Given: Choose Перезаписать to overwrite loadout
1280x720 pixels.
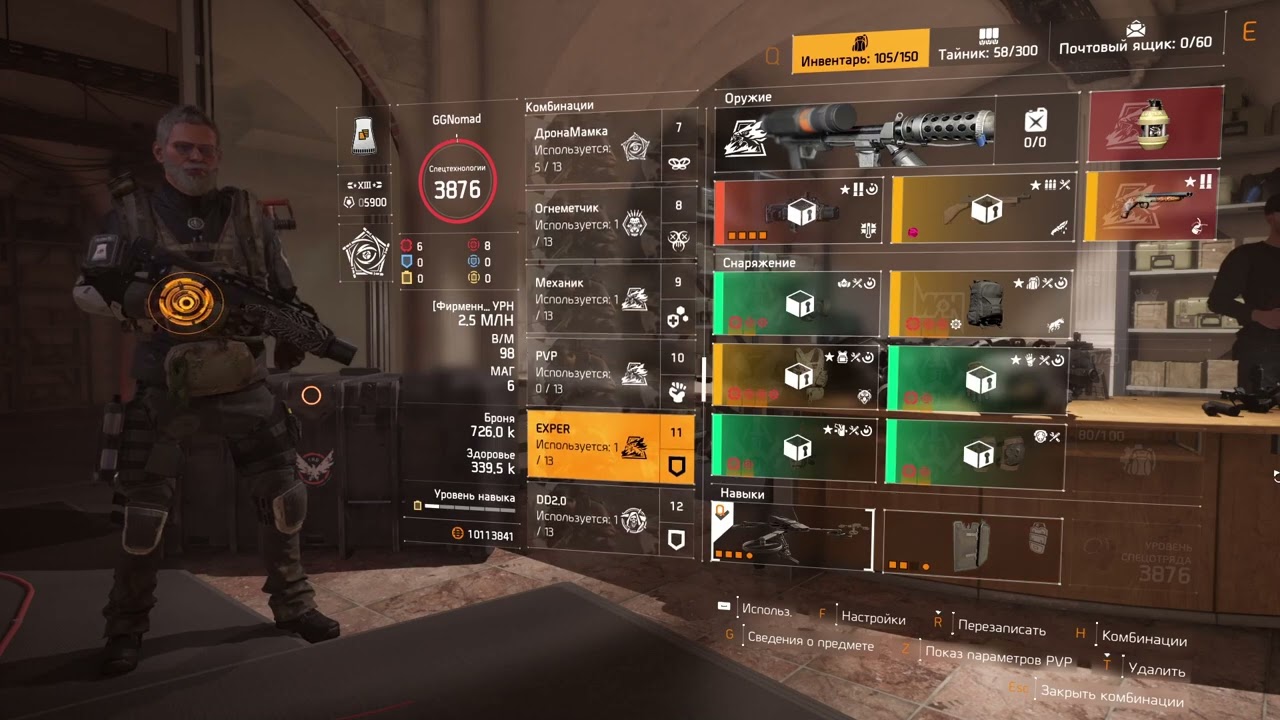Looking at the screenshot, I should [1001, 629].
